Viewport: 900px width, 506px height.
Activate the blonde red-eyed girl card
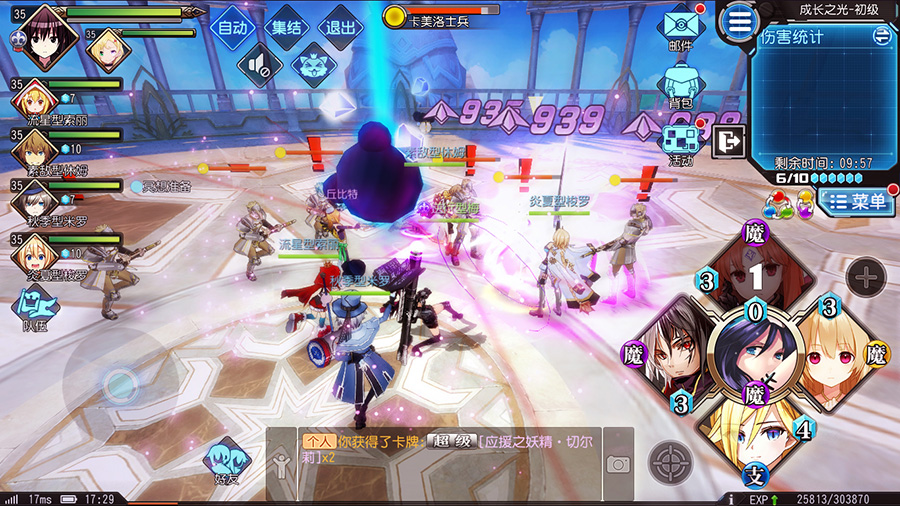point(832,352)
